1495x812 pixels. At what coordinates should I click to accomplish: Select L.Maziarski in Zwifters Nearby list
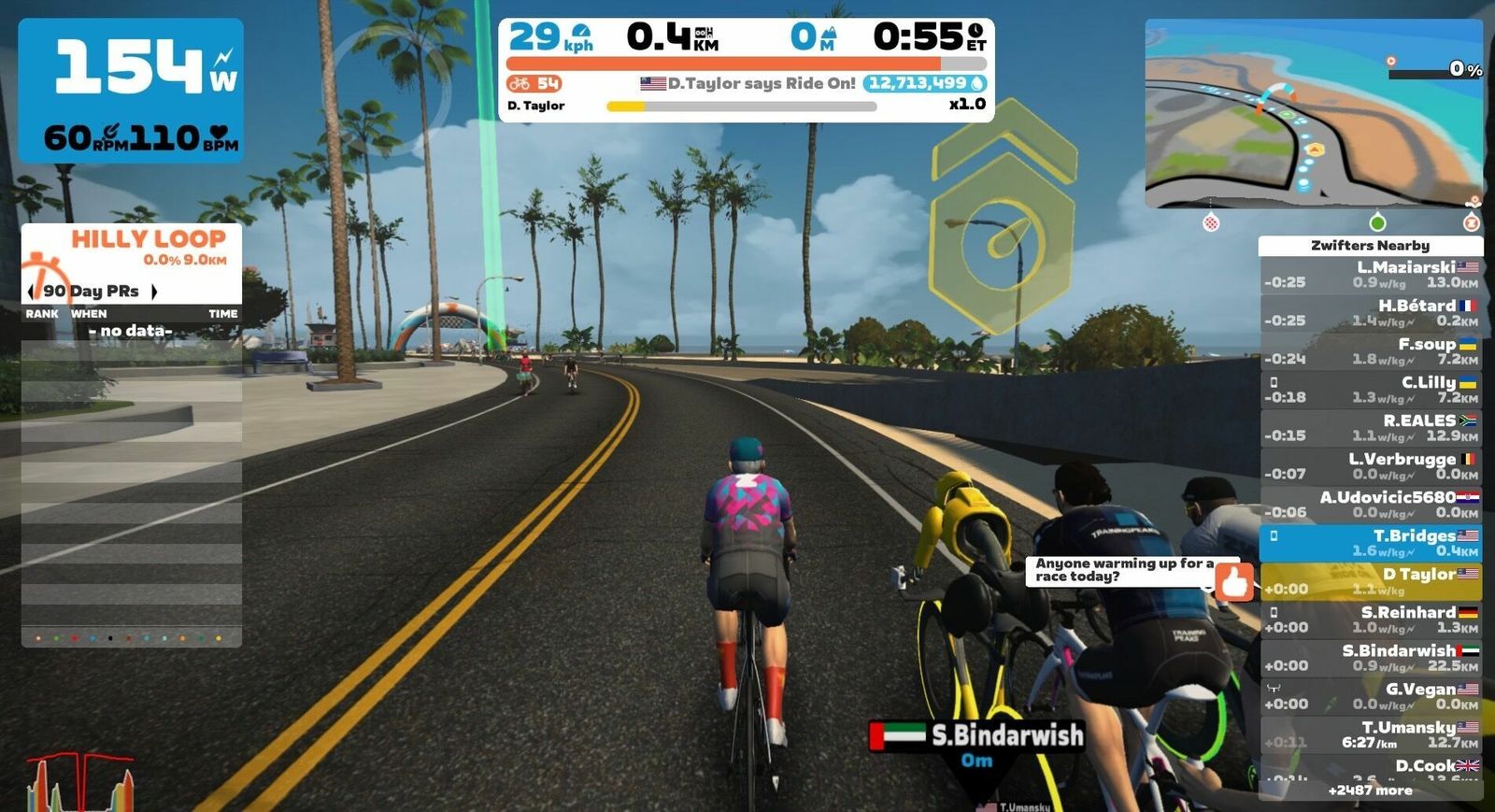[x=1371, y=275]
